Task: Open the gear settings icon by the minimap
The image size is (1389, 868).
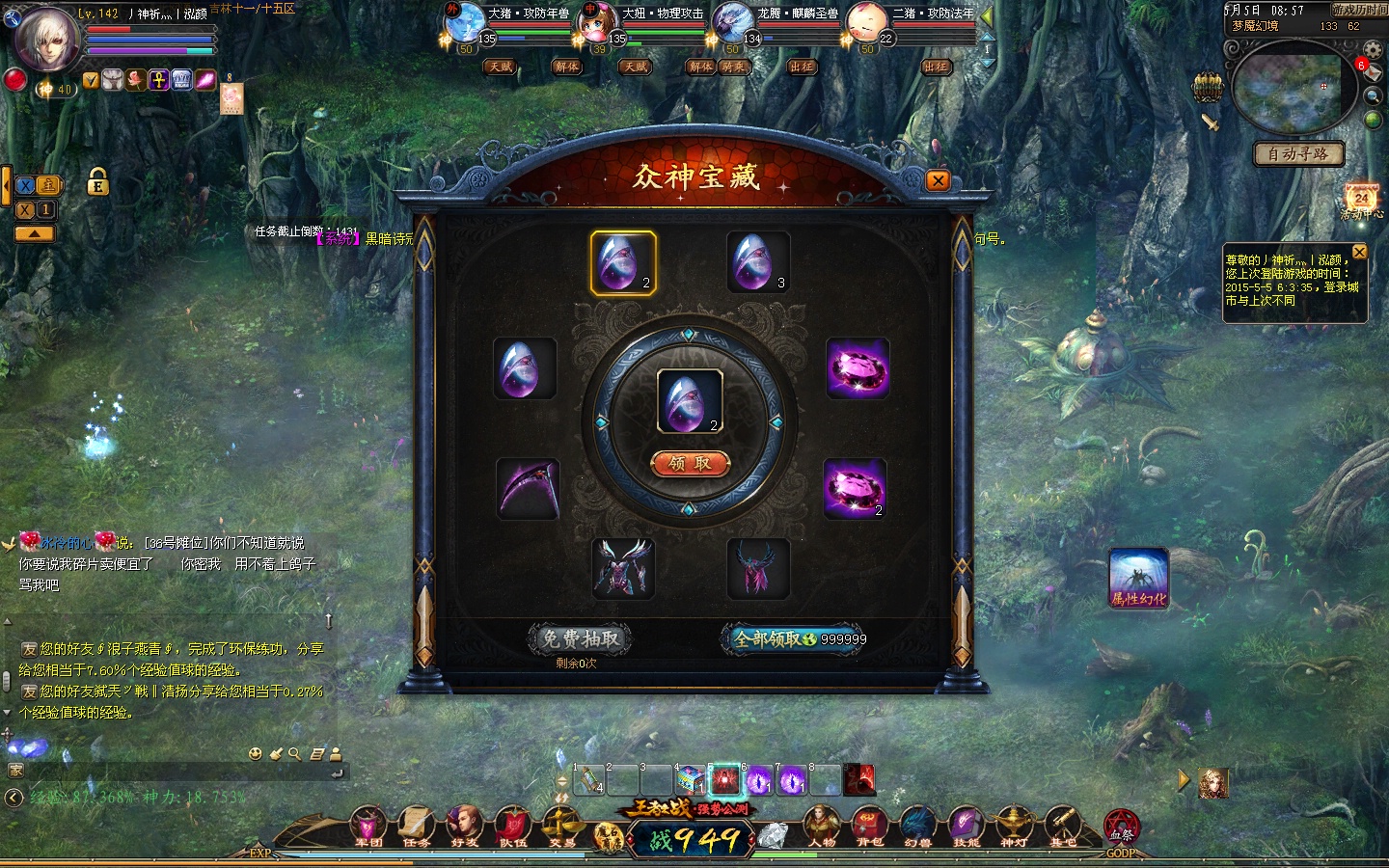Action: (1373, 49)
